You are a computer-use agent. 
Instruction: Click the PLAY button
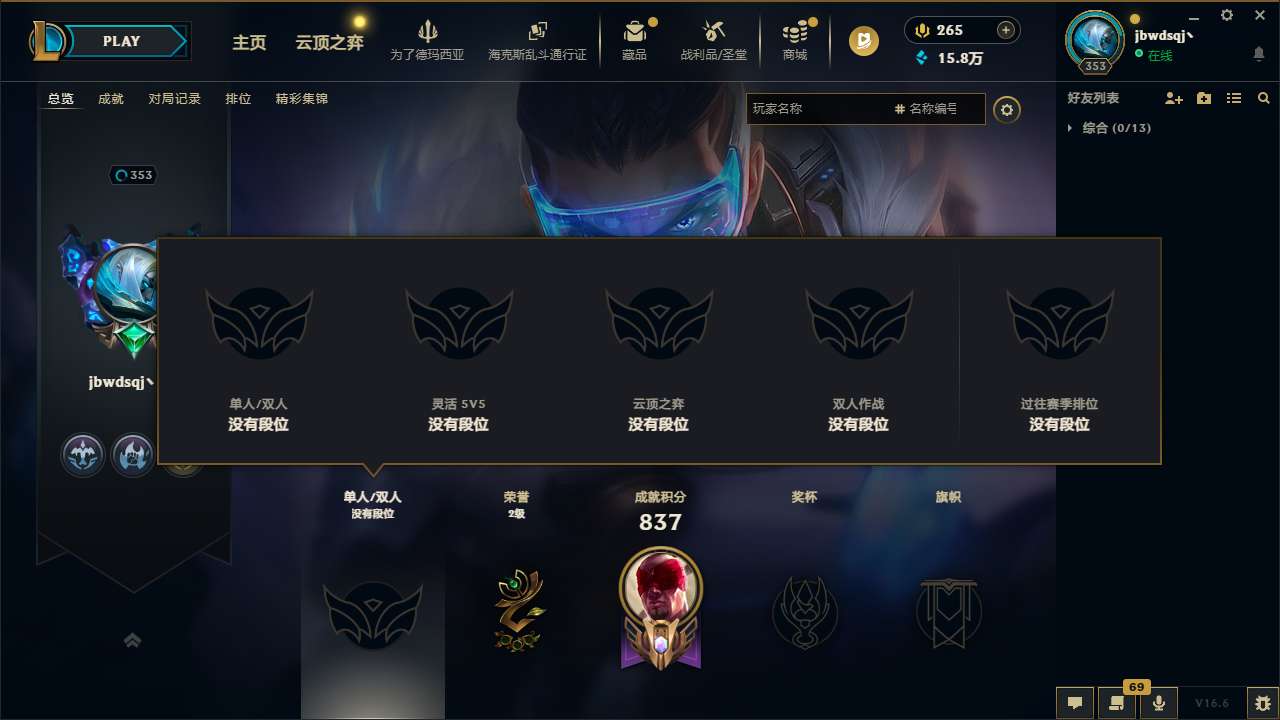pyautogui.click(x=122, y=41)
